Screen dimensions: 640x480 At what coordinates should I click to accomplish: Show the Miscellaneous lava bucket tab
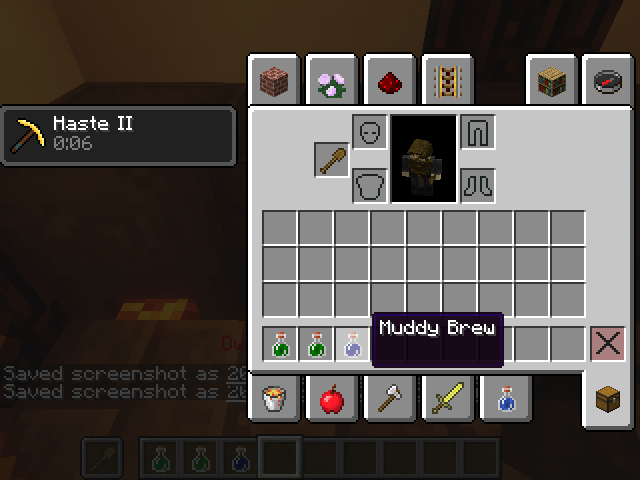pyautogui.click(x=274, y=399)
